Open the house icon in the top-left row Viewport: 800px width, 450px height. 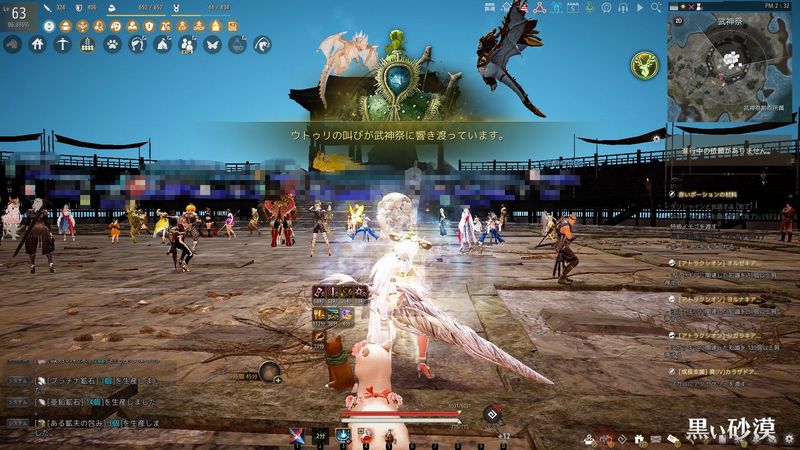coord(37,44)
